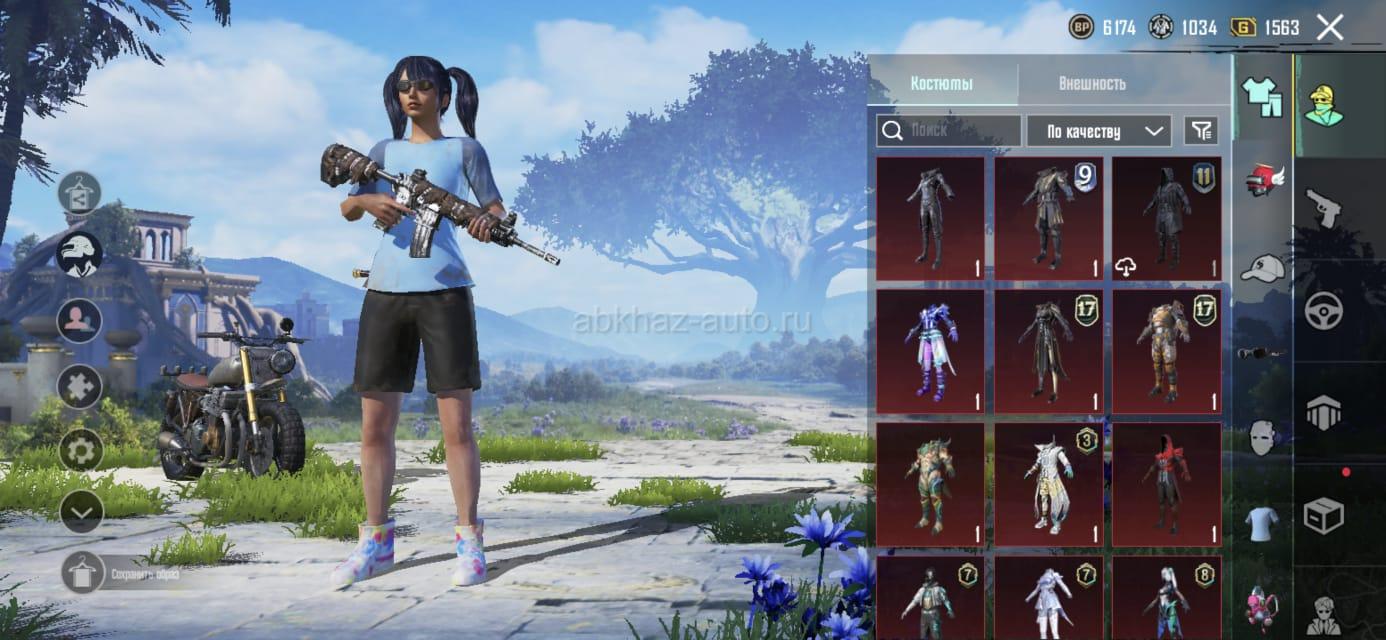Viewport: 1386px width, 640px height.
Task: Open the gear settings icon
Action: (81, 449)
